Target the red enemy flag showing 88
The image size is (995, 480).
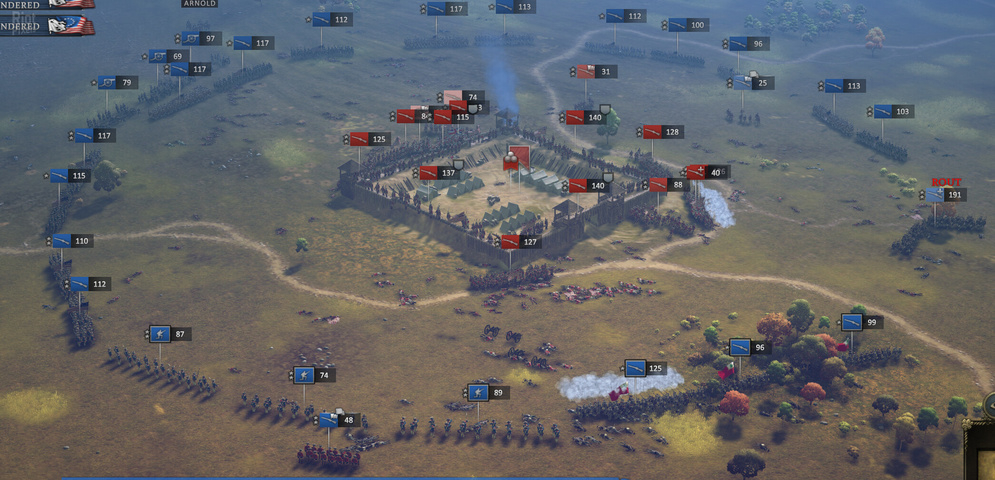pyautogui.click(x=658, y=185)
